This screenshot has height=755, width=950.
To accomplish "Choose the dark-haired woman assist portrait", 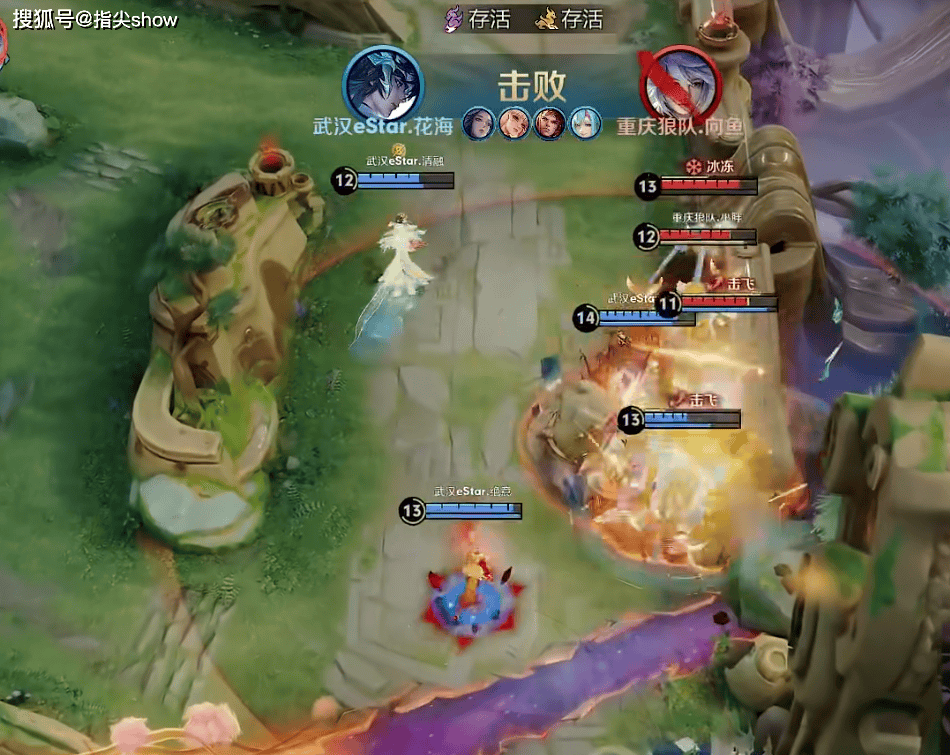I will [478, 124].
